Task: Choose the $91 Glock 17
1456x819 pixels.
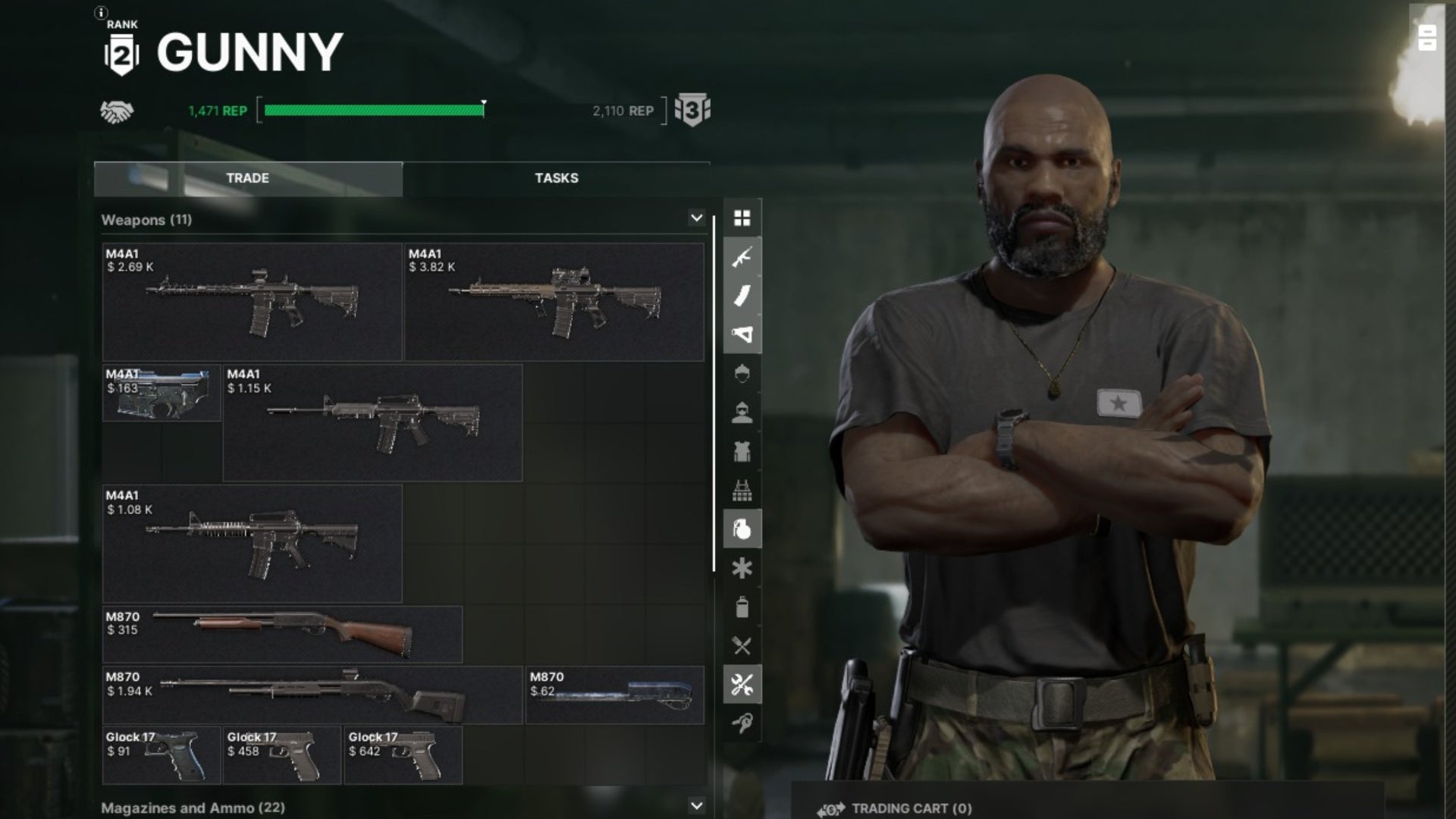Action: click(162, 755)
